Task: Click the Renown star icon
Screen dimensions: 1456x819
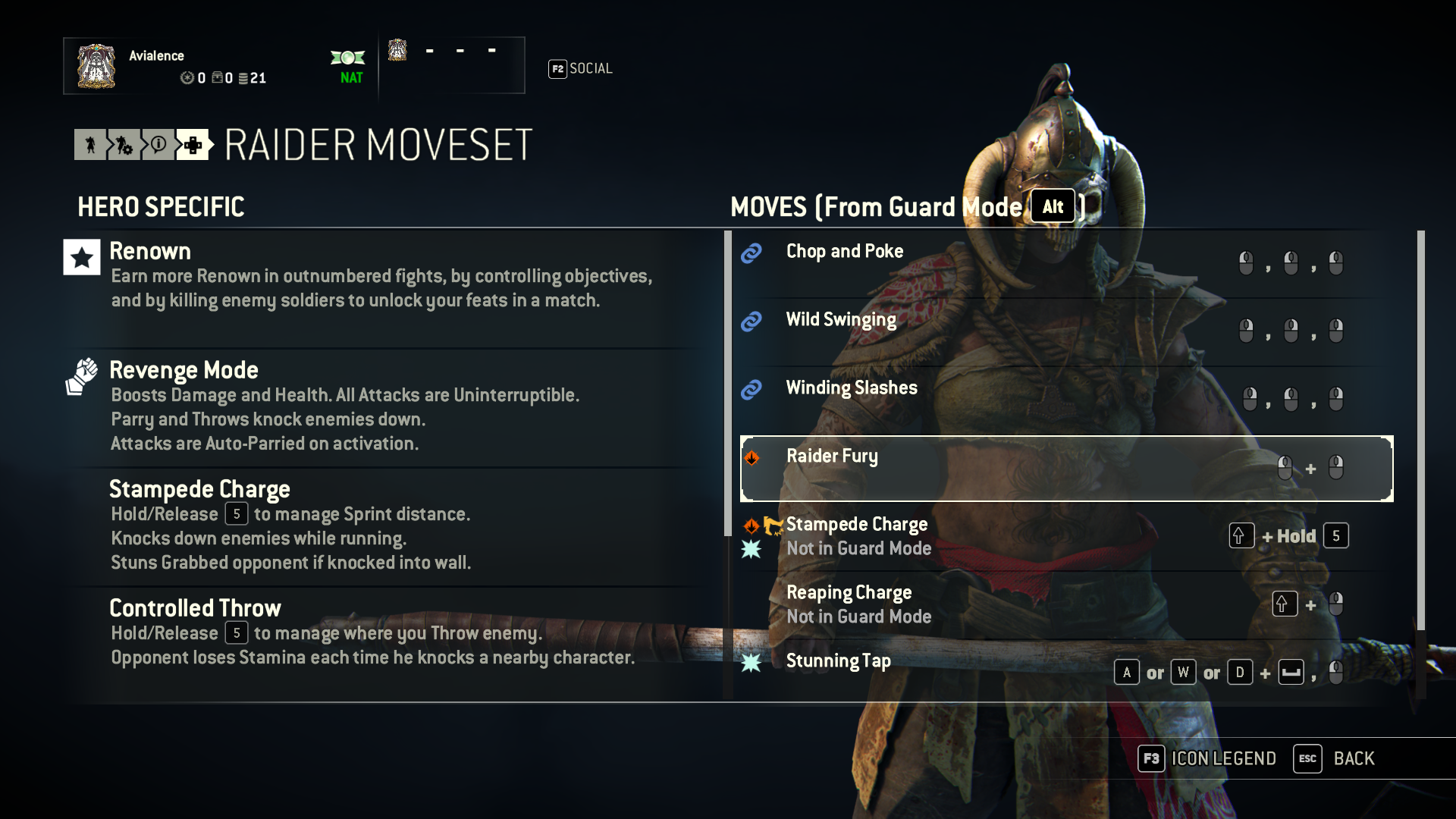Action: (80, 257)
